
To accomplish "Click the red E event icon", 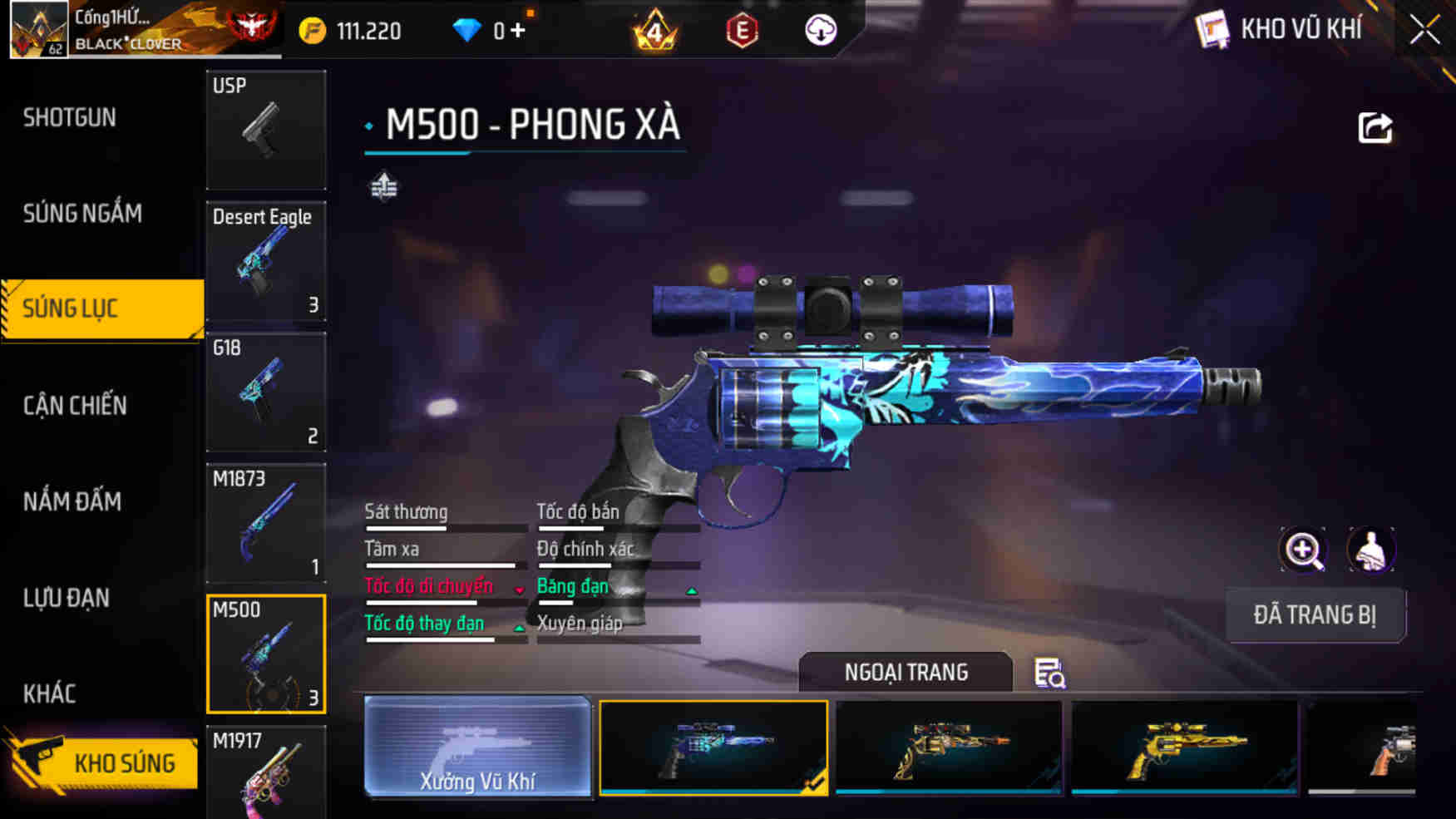I will click(739, 30).
